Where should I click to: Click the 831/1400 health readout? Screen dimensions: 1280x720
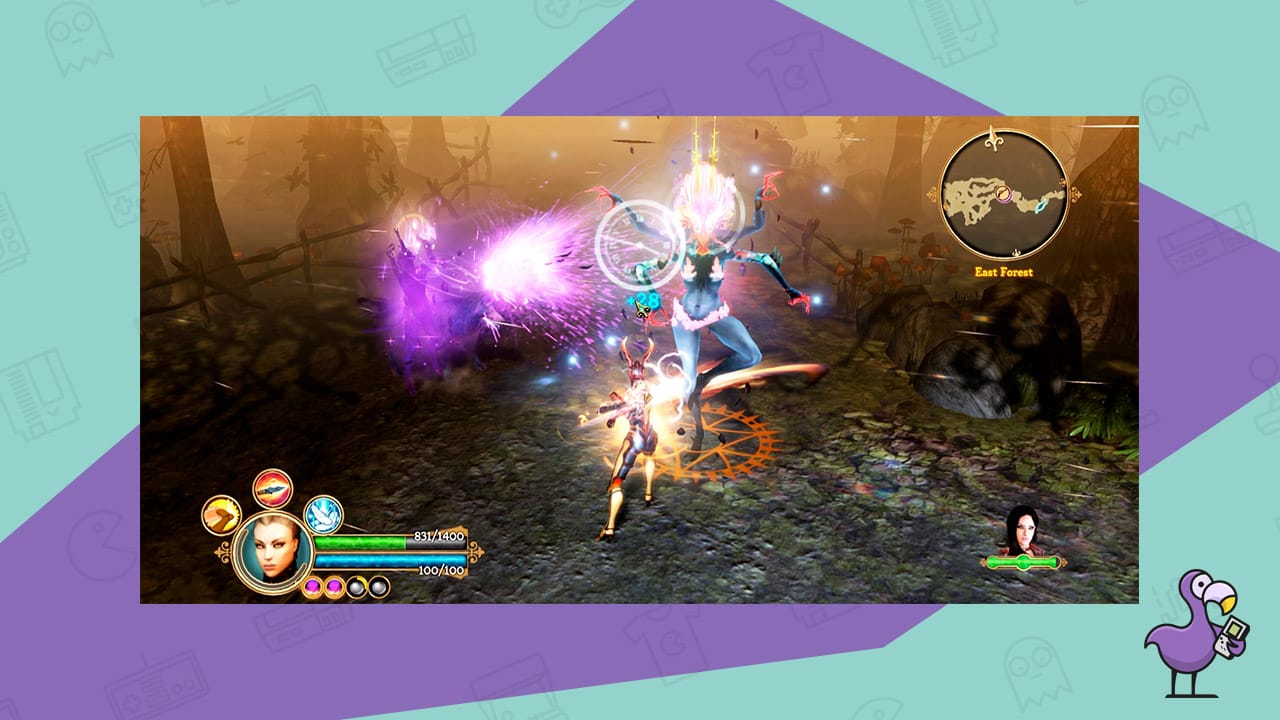(x=437, y=536)
